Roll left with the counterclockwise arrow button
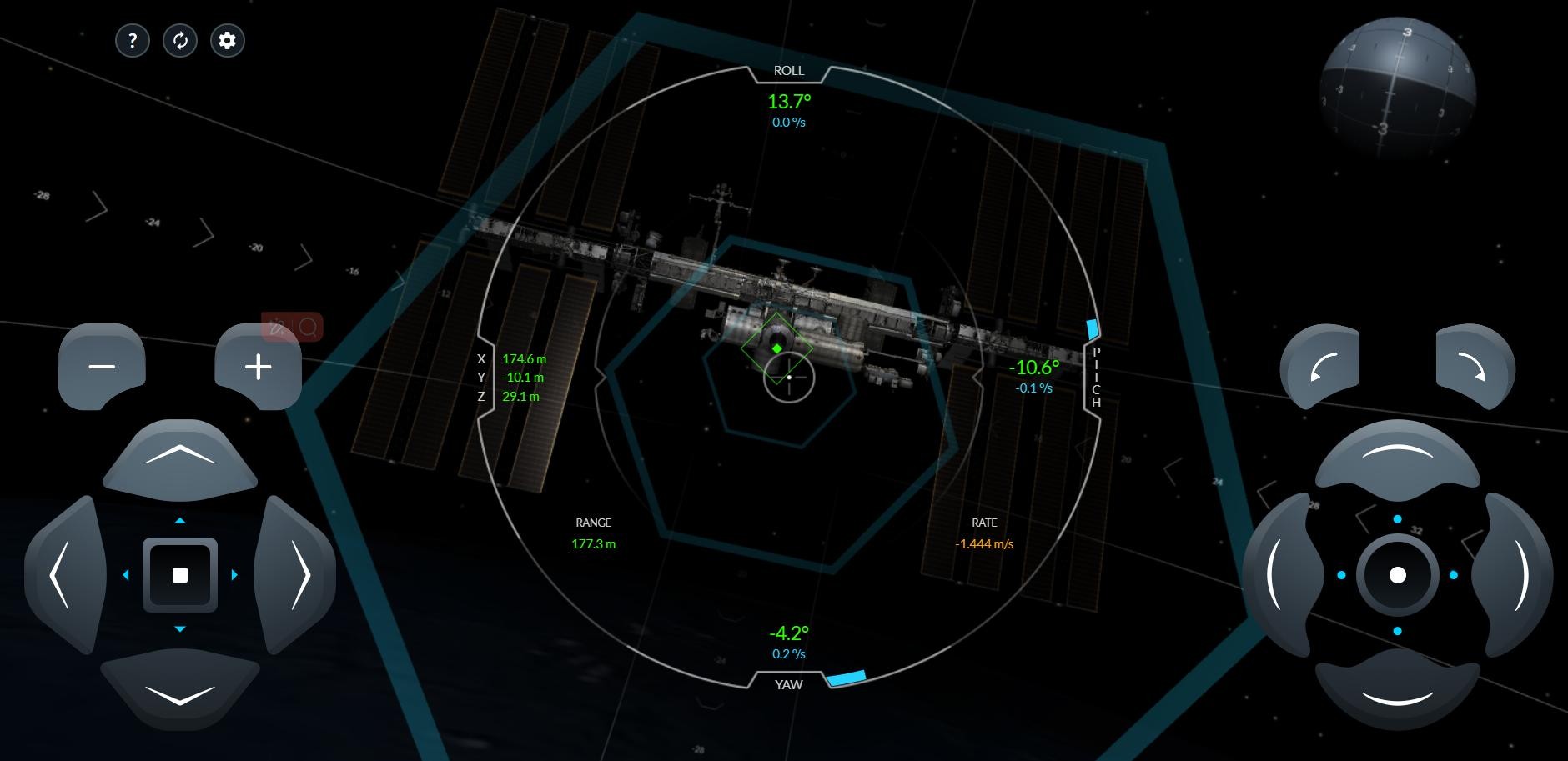This screenshot has width=1568, height=761. pos(1321,367)
